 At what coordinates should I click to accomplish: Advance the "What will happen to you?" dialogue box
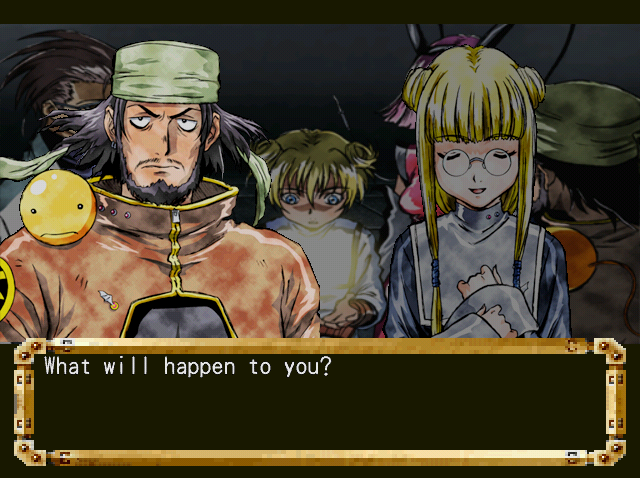[x=320, y=402]
